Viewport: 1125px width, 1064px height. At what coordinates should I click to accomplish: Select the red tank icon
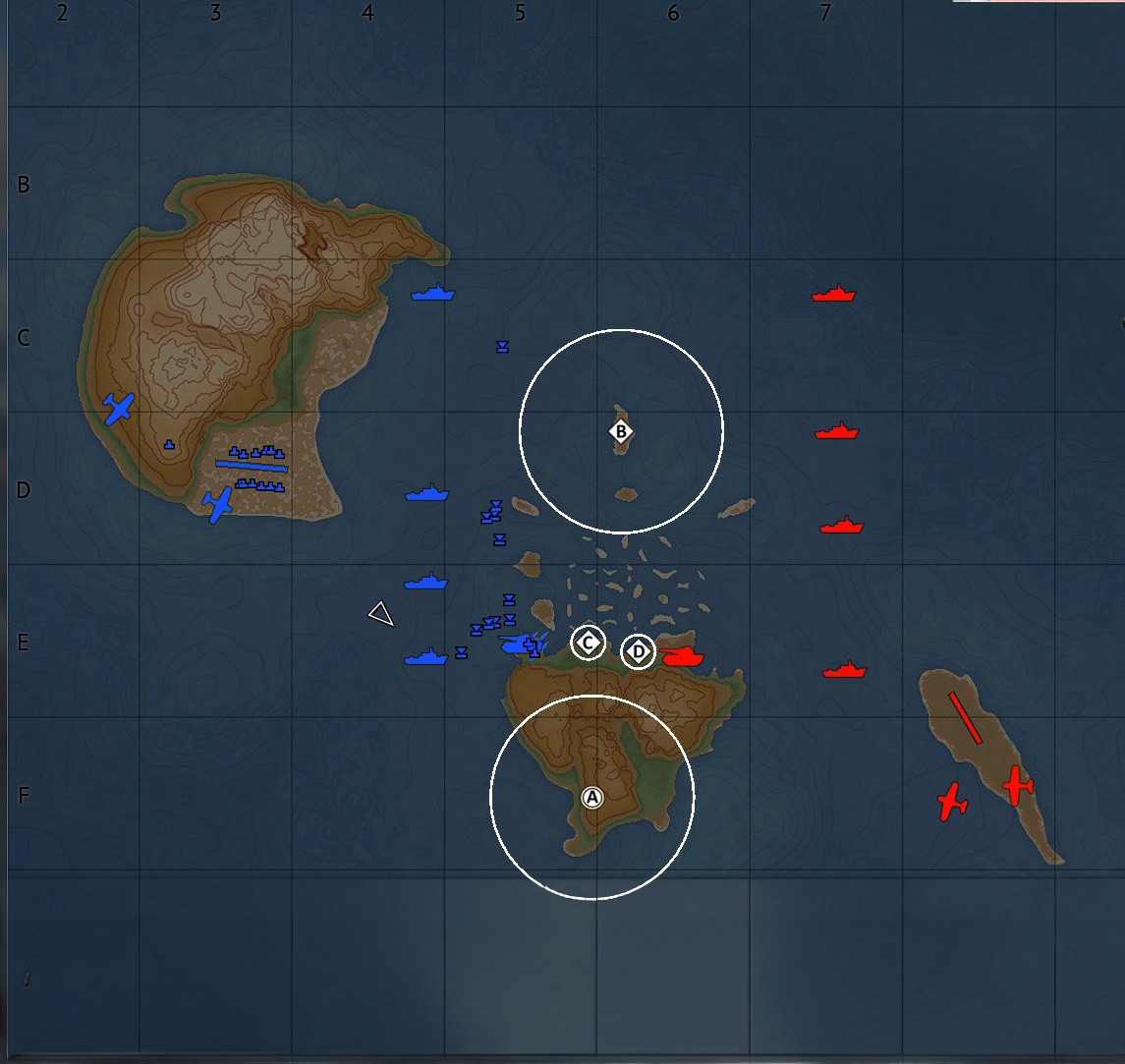coord(683,655)
